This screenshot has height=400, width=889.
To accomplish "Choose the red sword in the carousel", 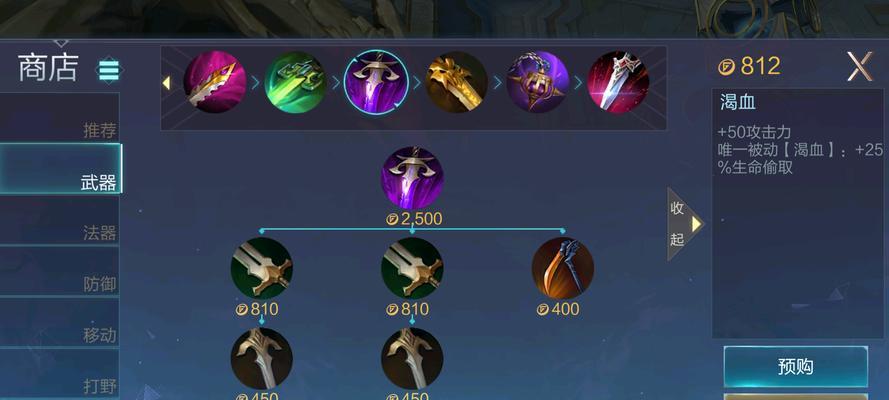I will pyautogui.click(x=617, y=82).
